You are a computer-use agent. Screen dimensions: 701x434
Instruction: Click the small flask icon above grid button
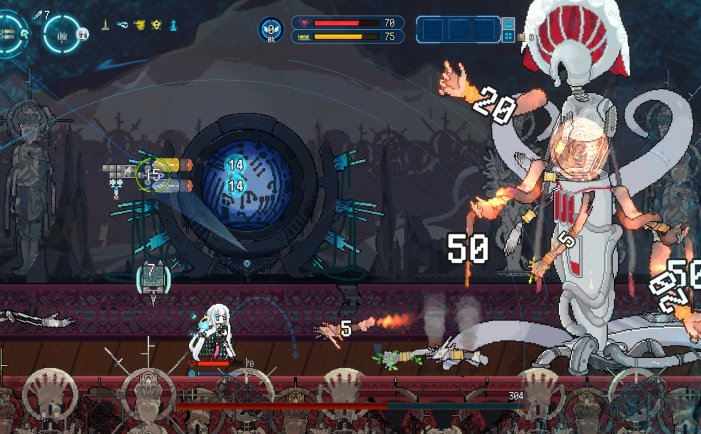[x=508, y=23]
